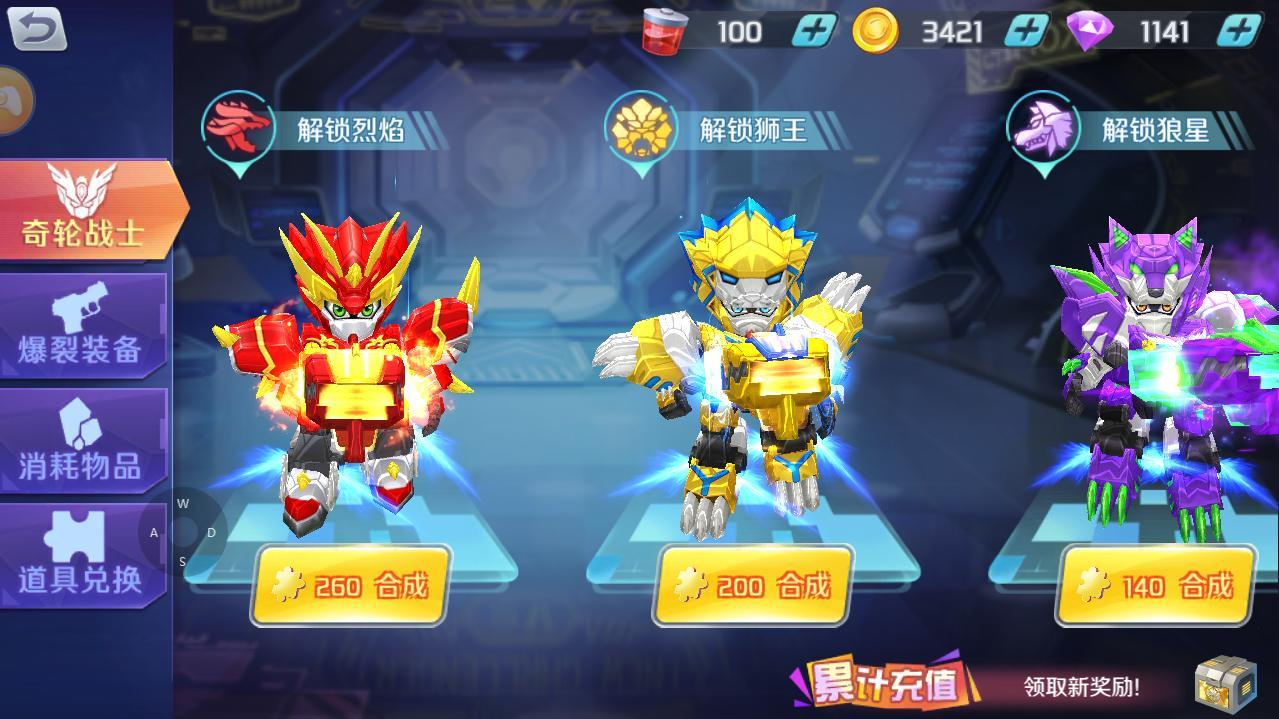Select the 解锁烈焰 dragon emblem
The image size is (1279, 719).
[238, 127]
